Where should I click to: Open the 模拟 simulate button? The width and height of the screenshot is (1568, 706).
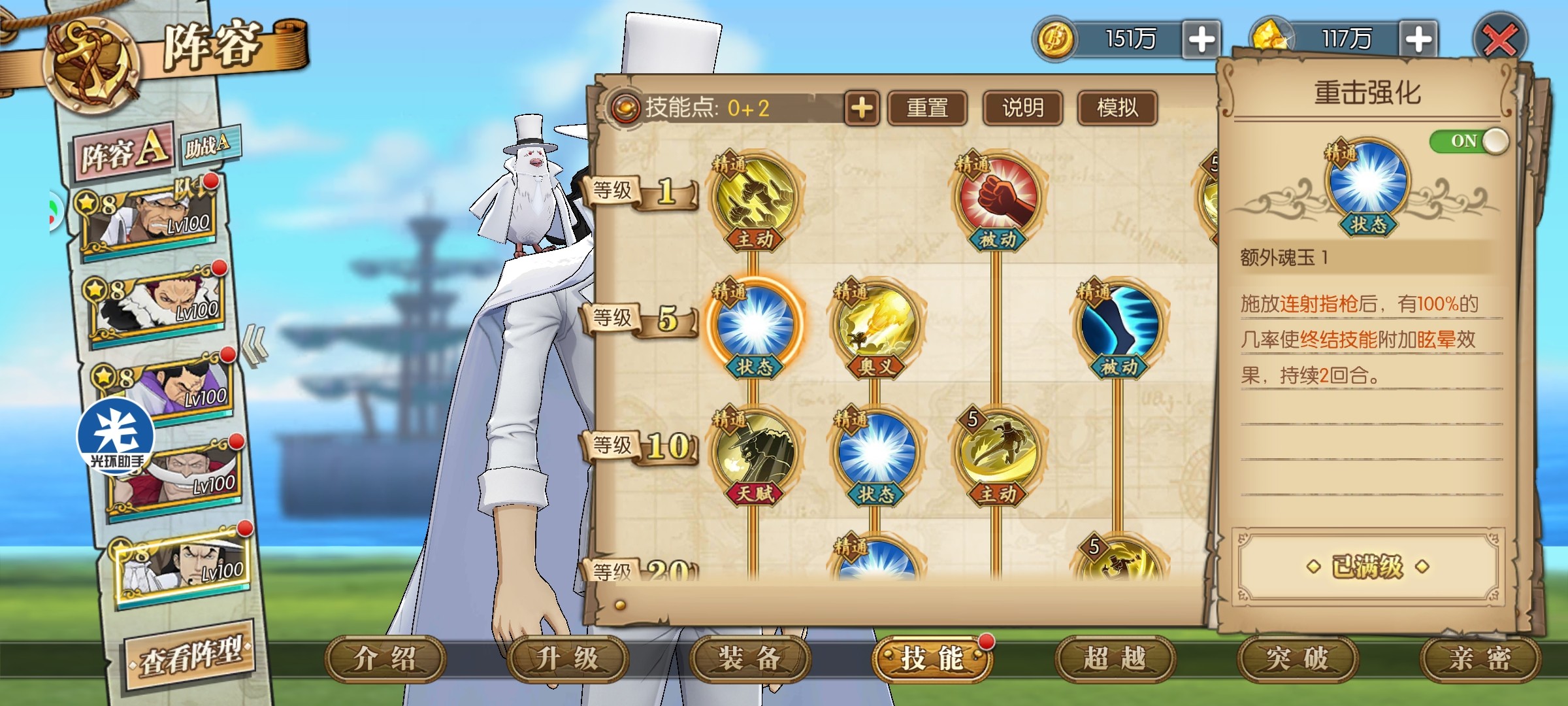click(1117, 108)
